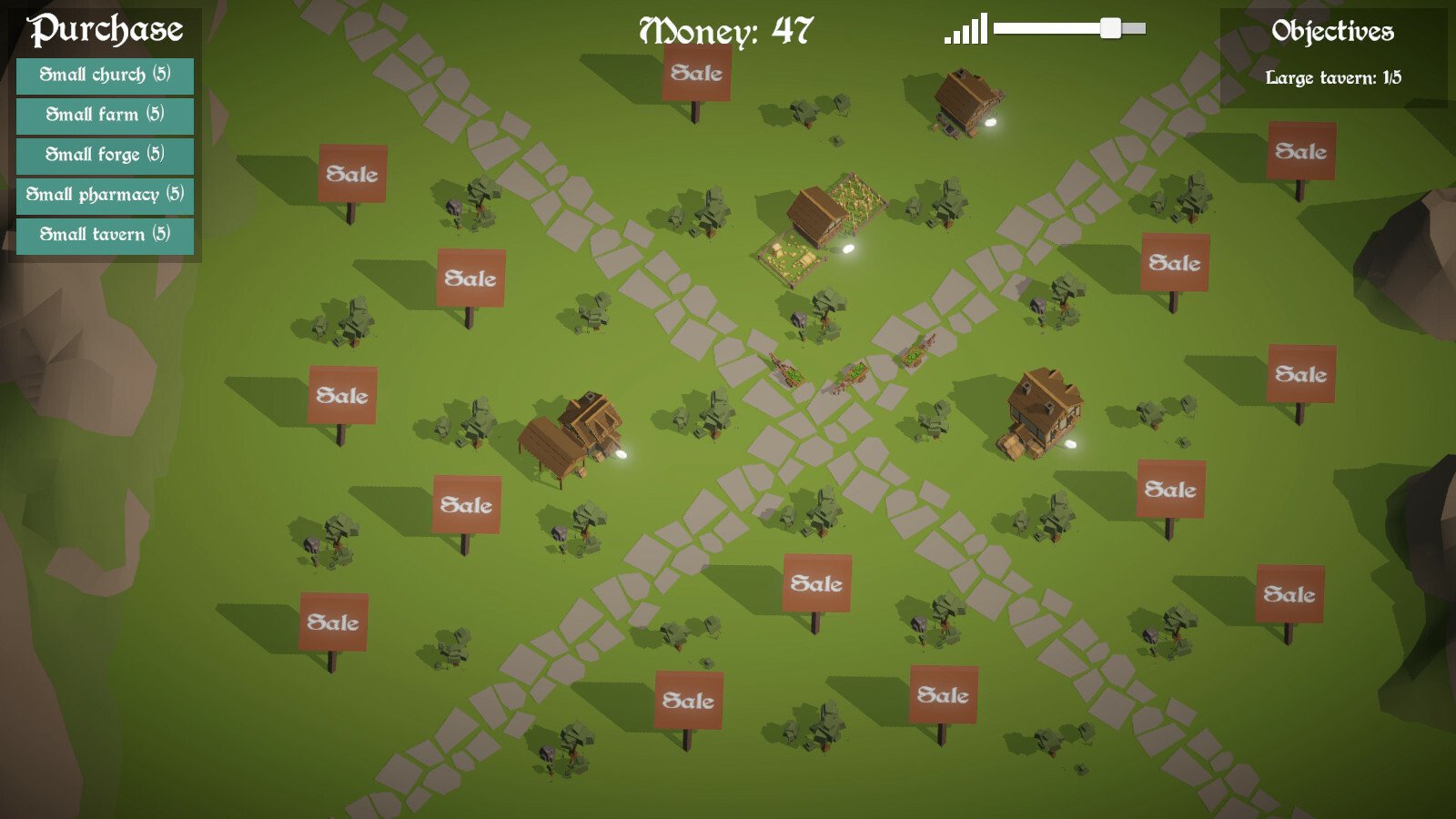
Task: Buy a Small farm from the Purchase panel
Action: (103, 116)
